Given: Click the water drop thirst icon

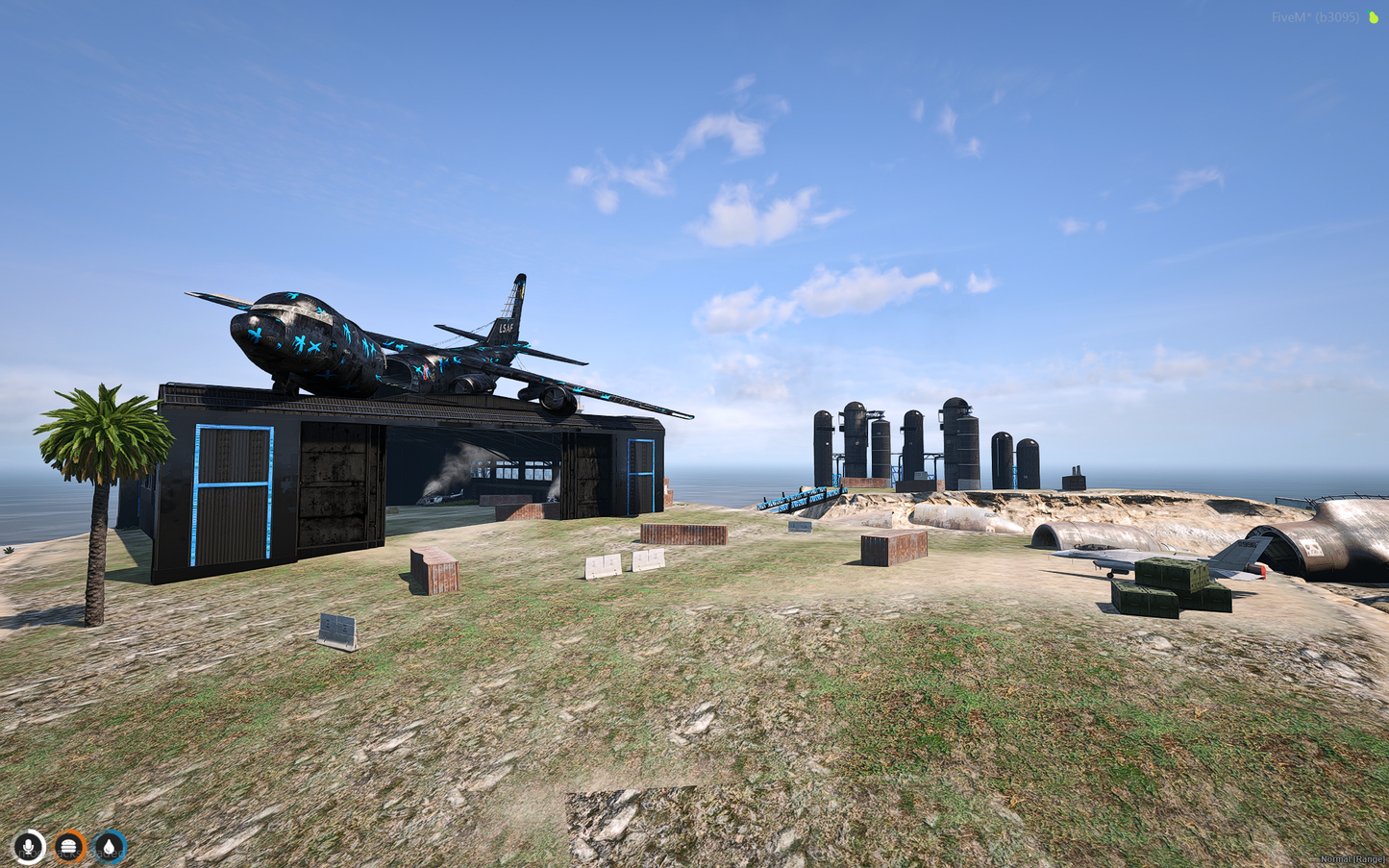Looking at the screenshot, I should [110, 847].
